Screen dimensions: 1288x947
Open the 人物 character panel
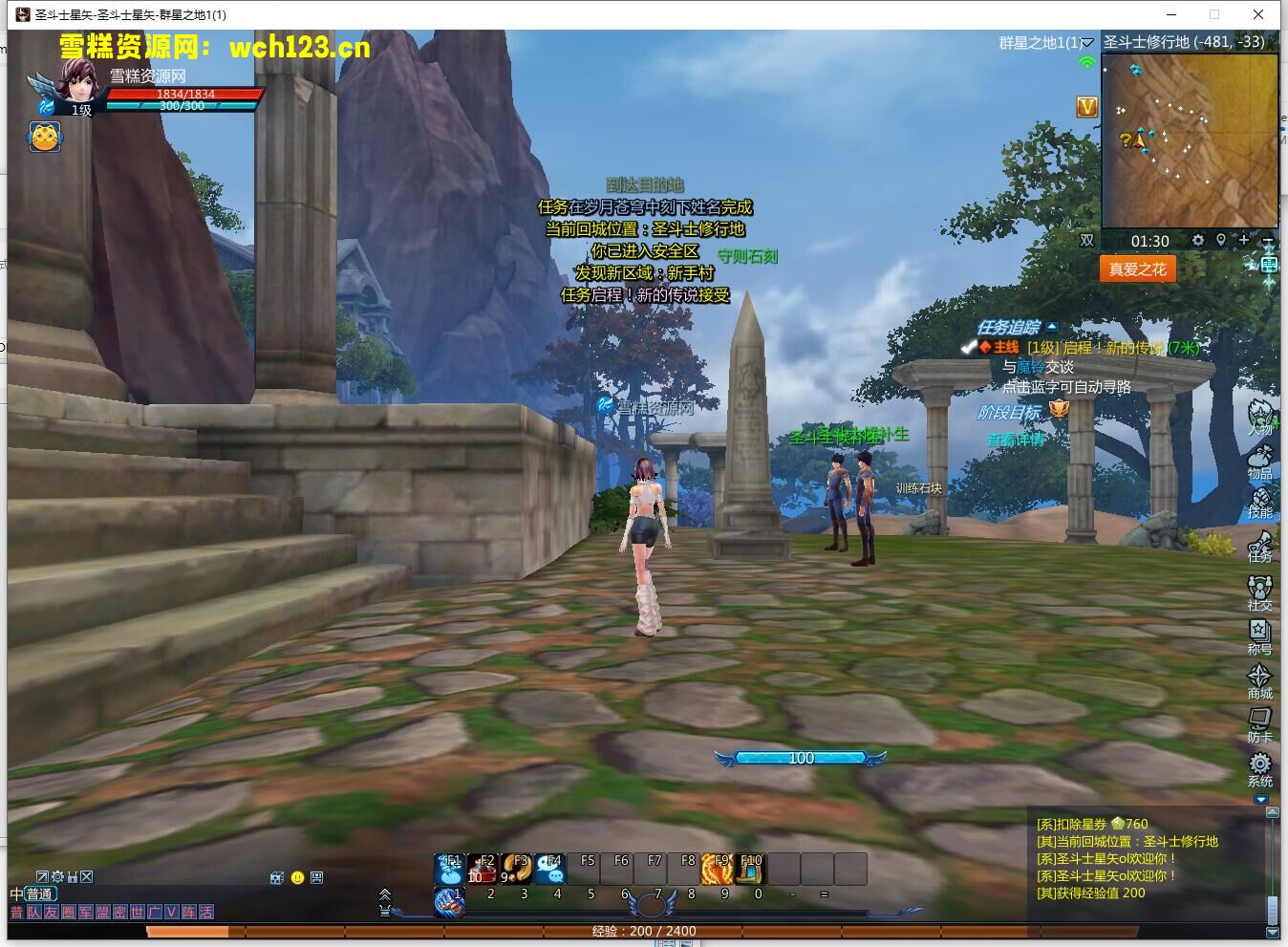1260,417
